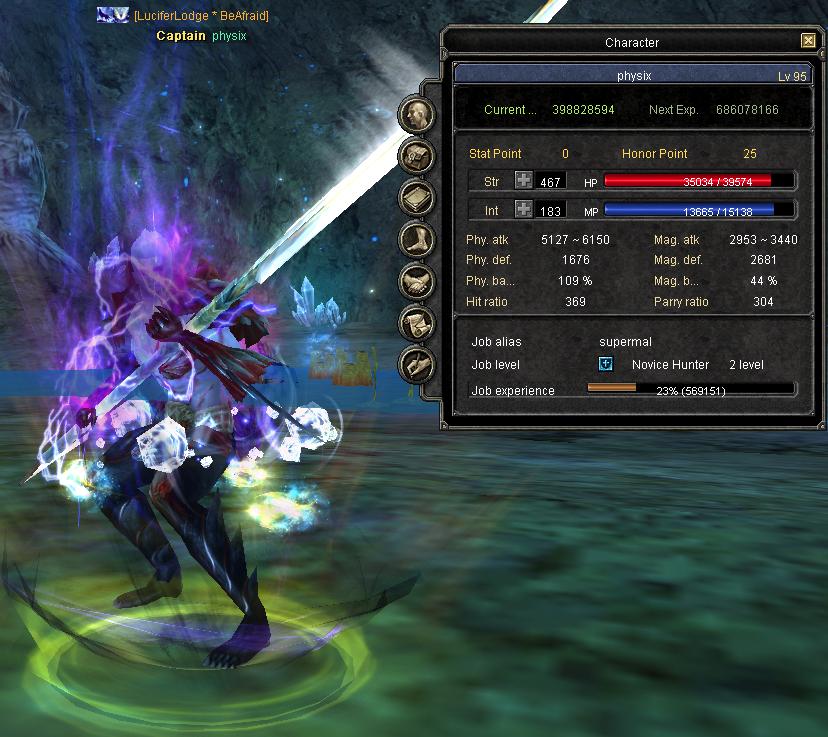Click the Novice Hunter job emblem icon
828x737 pixels.
606,365
